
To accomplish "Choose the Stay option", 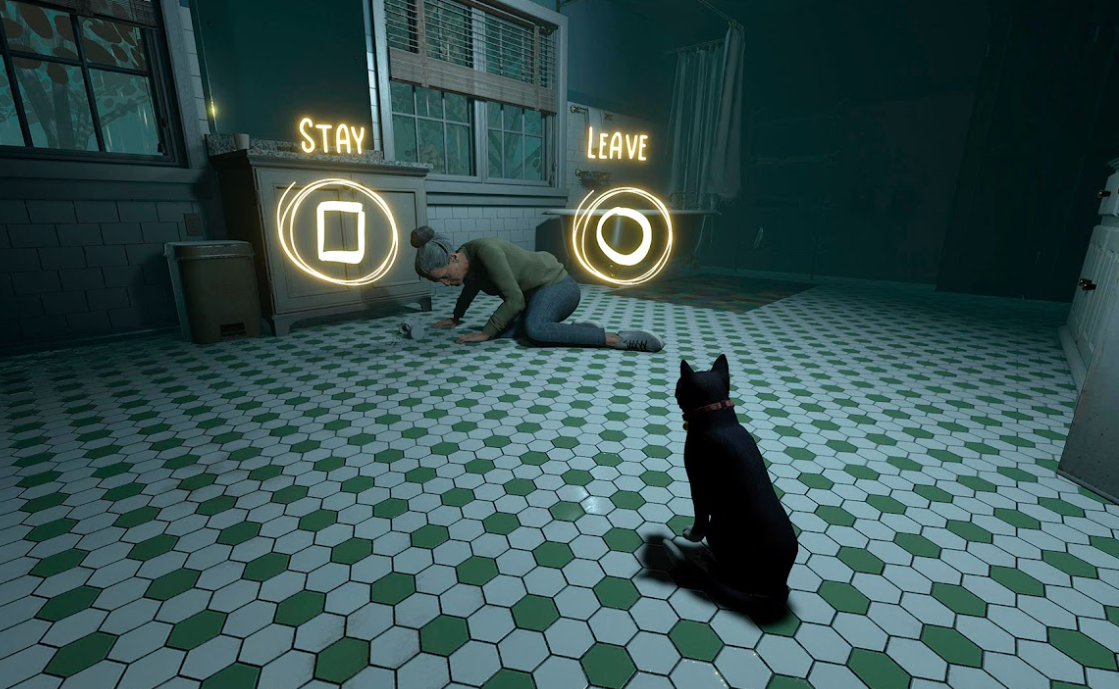I will pyautogui.click(x=339, y=232).
